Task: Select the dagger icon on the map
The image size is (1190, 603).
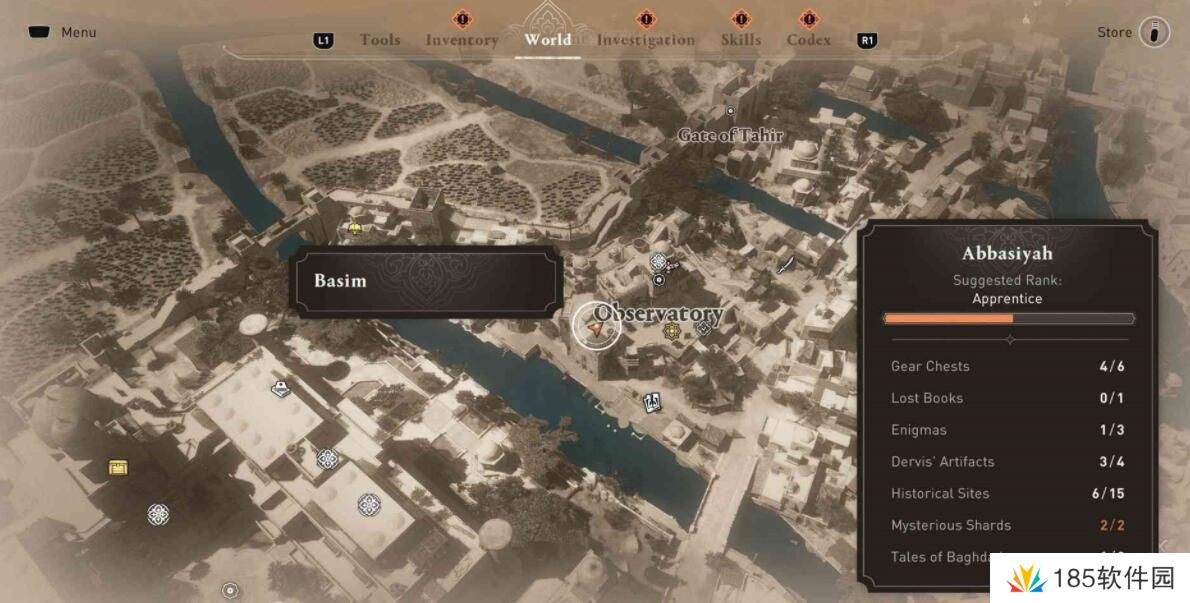Action: tap(786, 263)
